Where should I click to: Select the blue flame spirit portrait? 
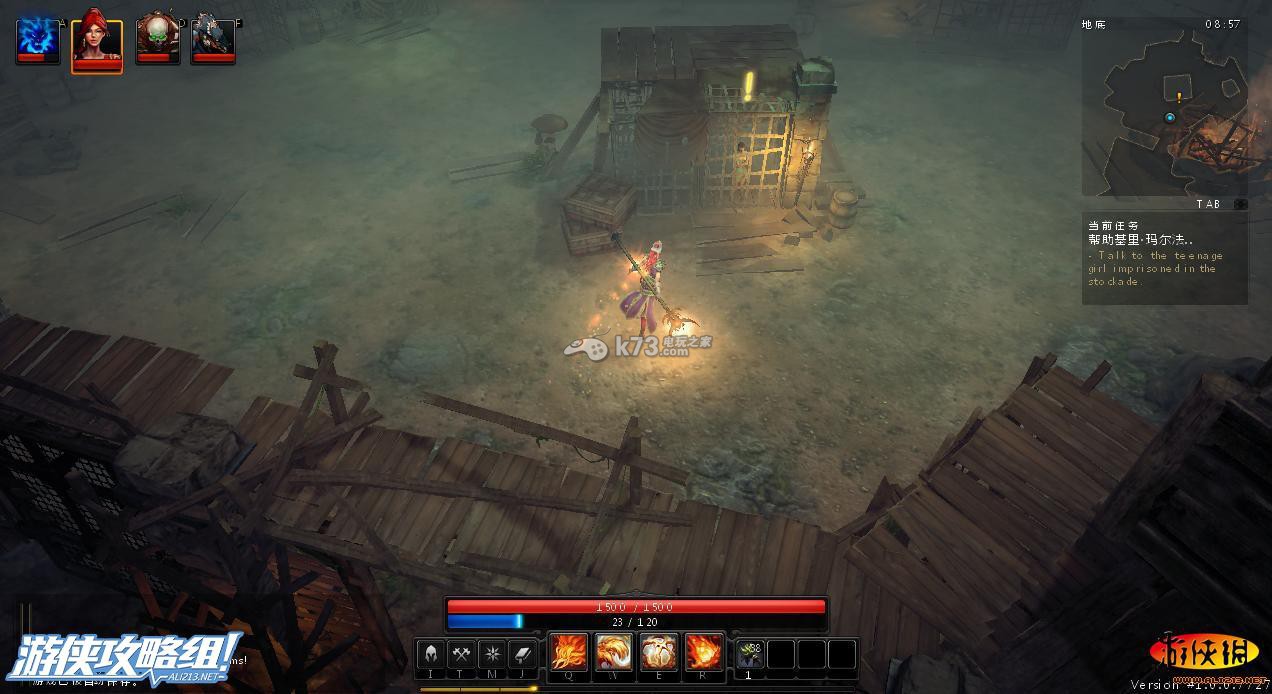pyautogui.click(x=38, y=38)
